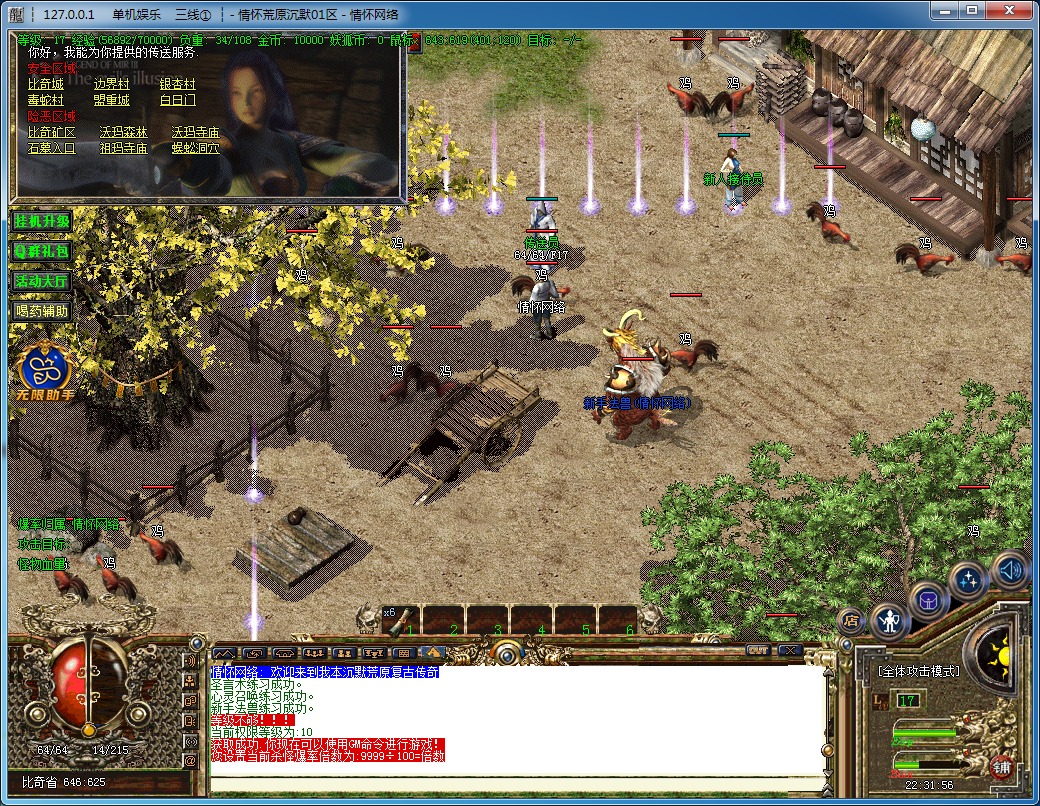Choose the 石墓入口 teleport option
This screenshot has width=1040, height=806.
point(52,148)
